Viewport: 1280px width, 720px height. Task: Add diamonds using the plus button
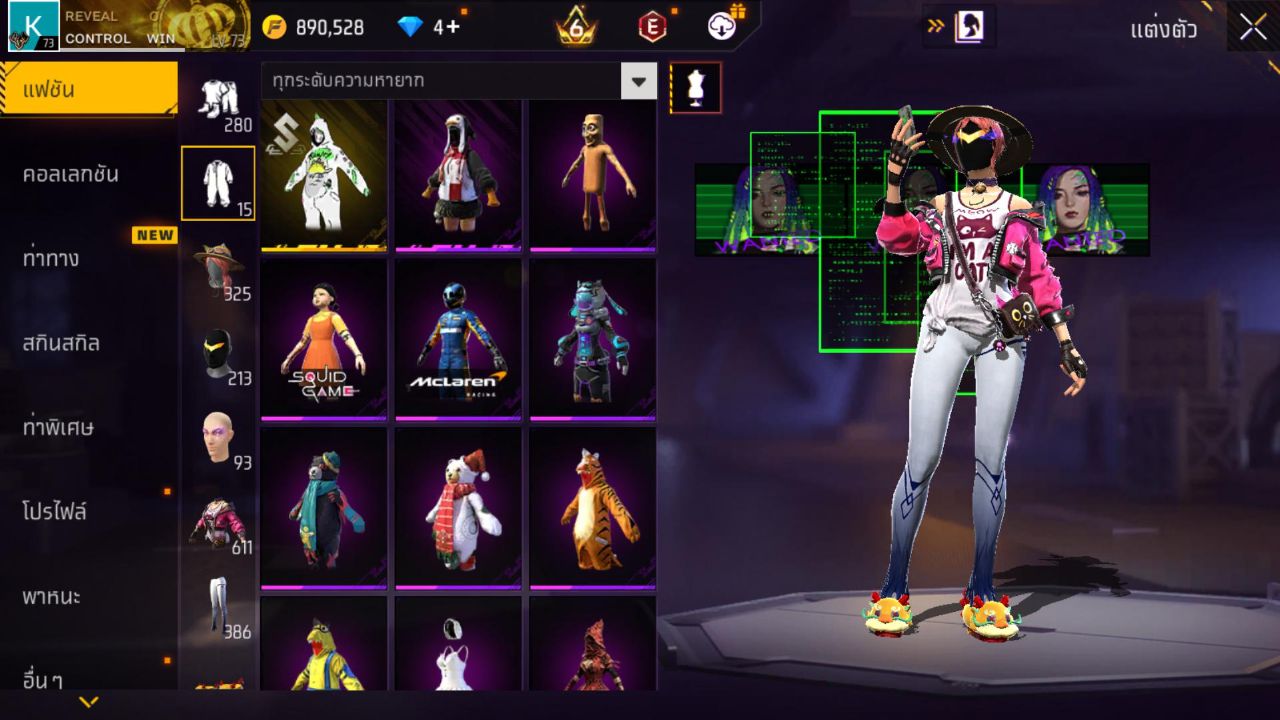tap(453, 27)
